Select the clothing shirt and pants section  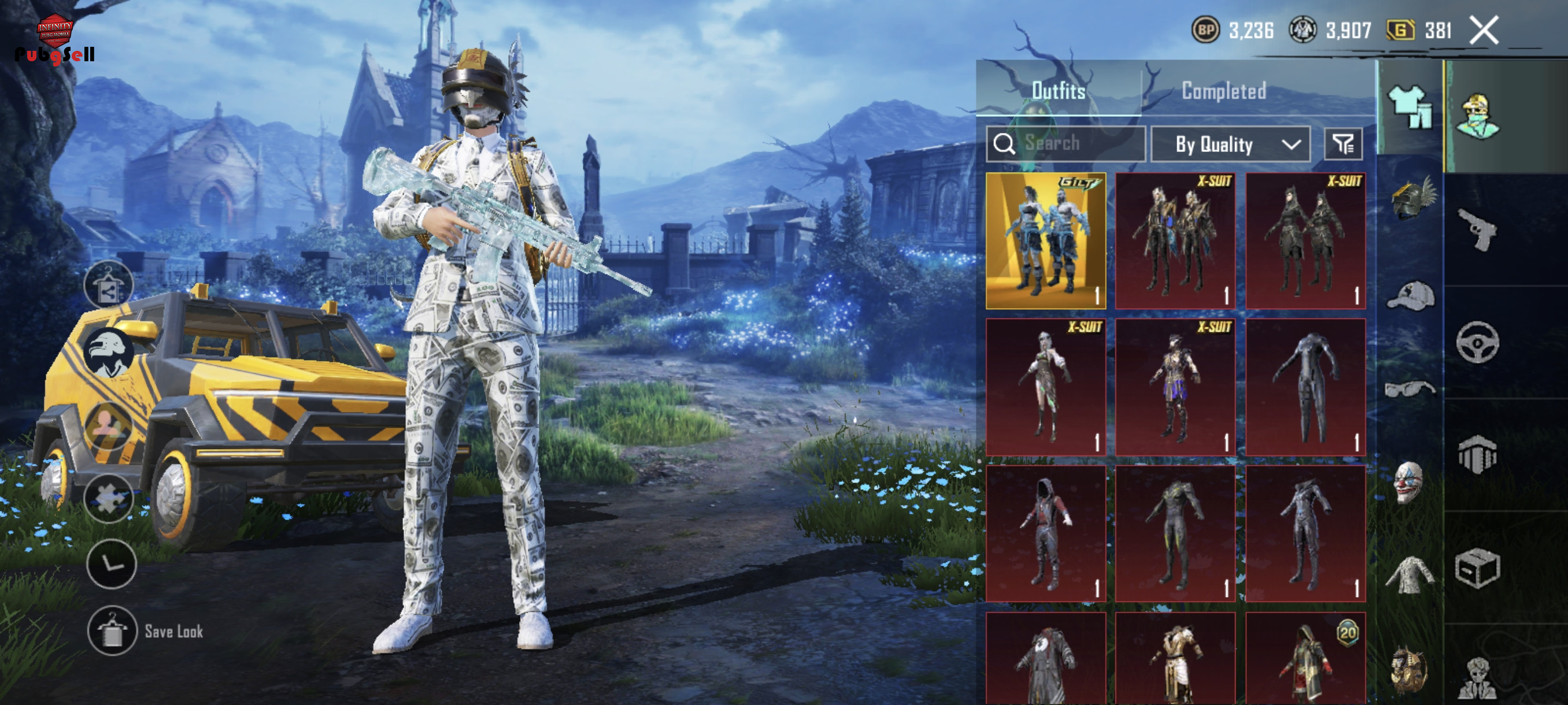point(1410,107)
